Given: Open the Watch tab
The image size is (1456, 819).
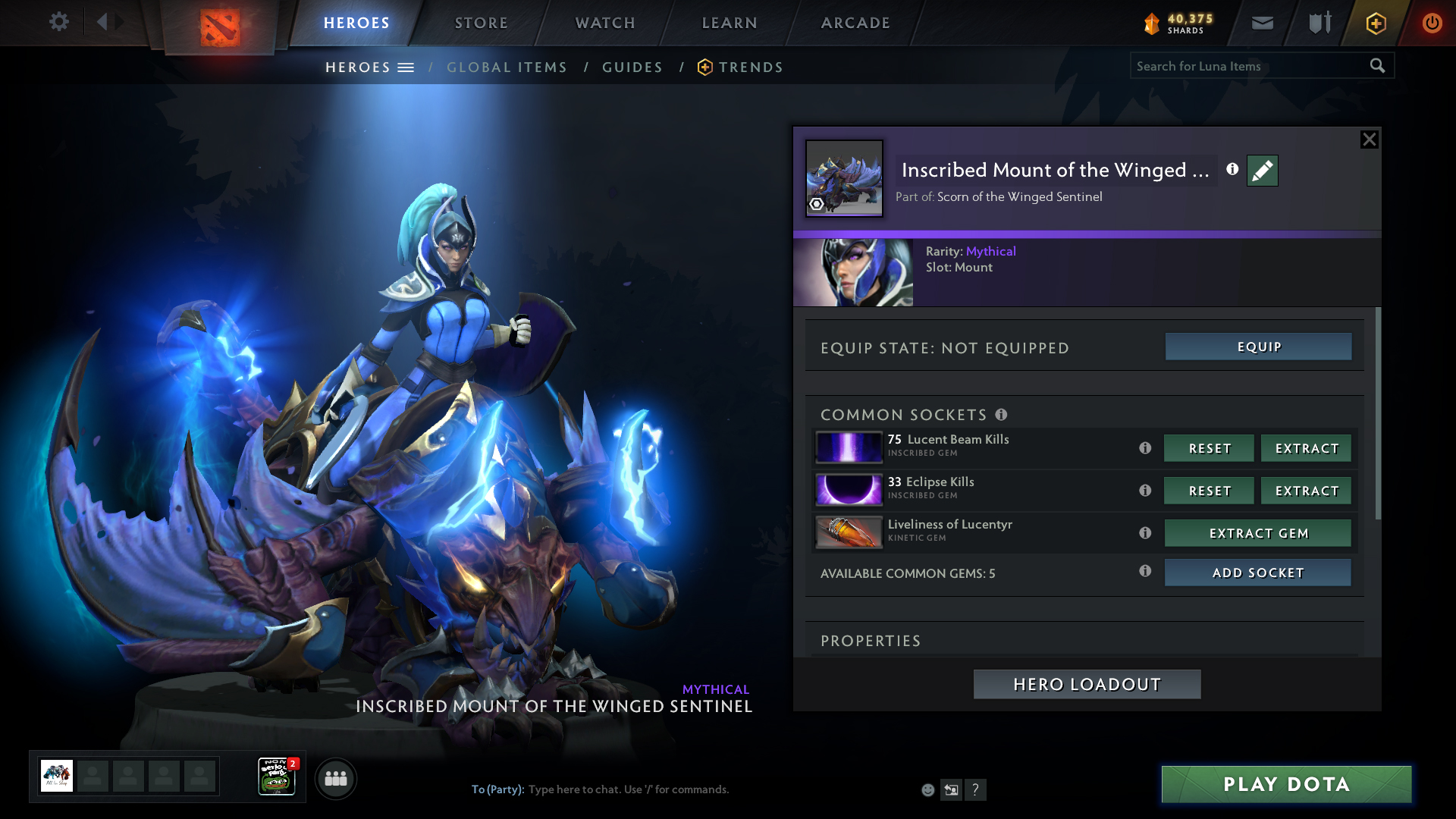Looking at the screenshot, I should point(605,23).
